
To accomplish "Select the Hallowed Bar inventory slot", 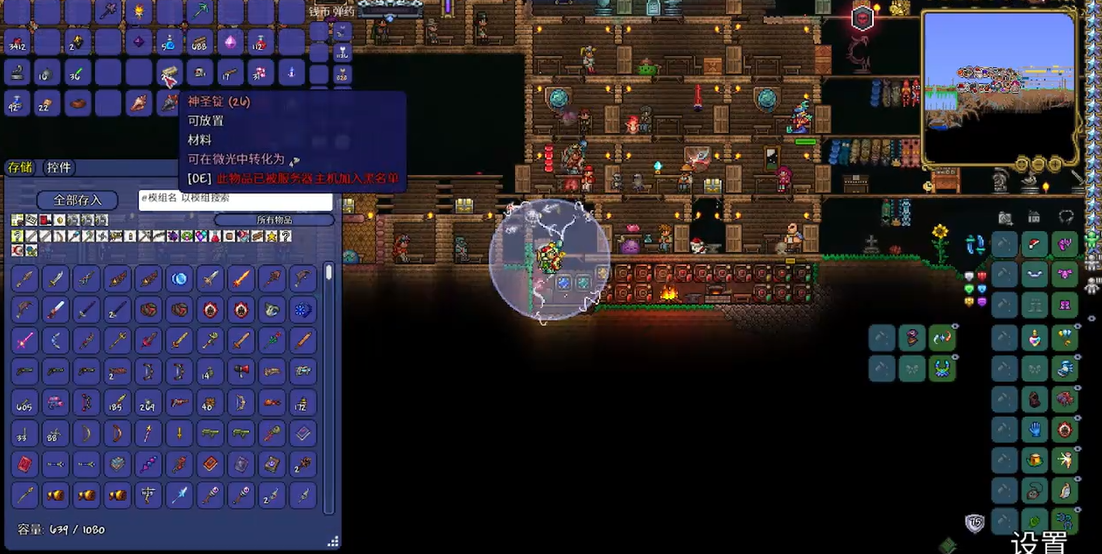I will tap(169, 72).
